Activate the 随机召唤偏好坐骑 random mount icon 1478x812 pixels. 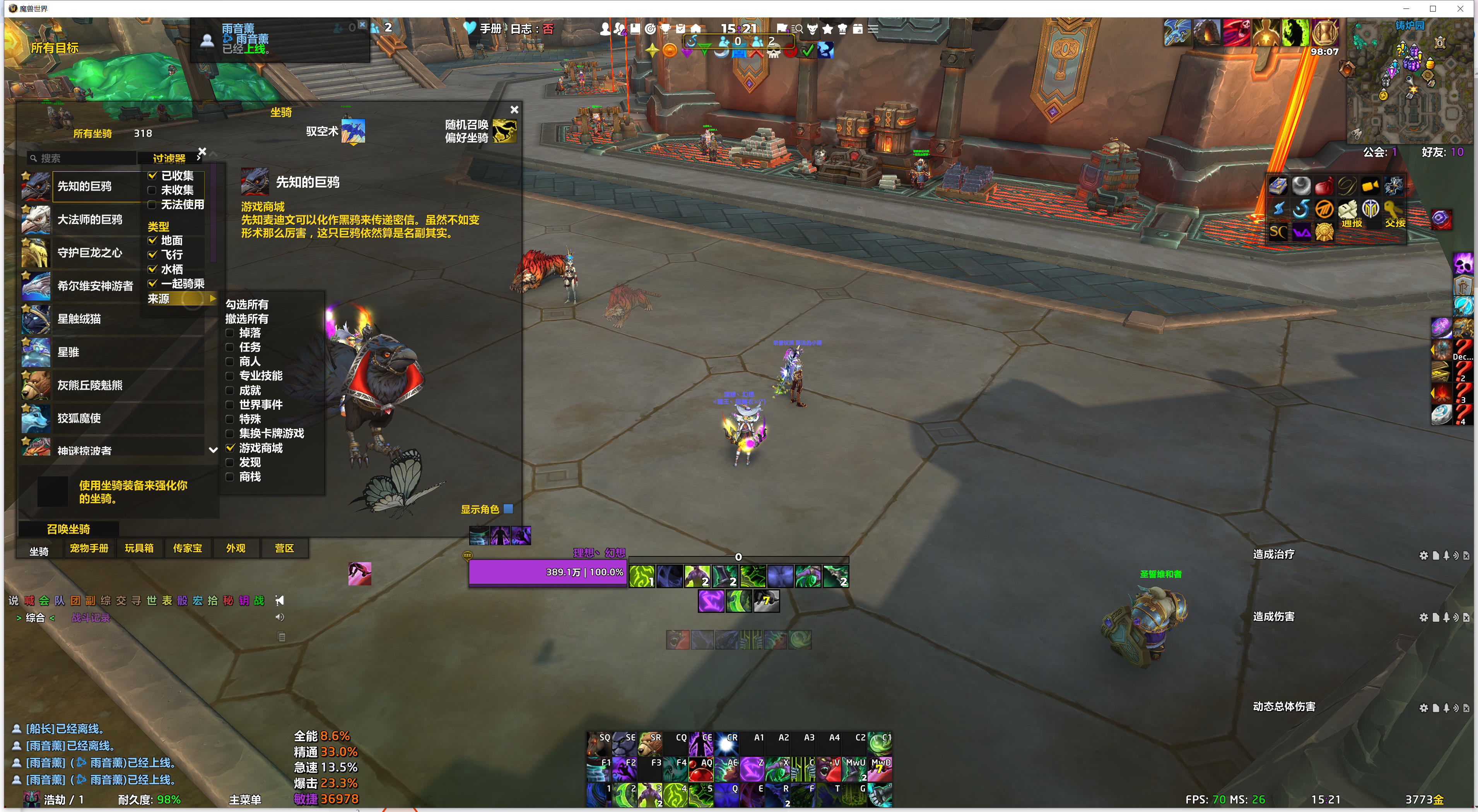[x=504, y=131]
